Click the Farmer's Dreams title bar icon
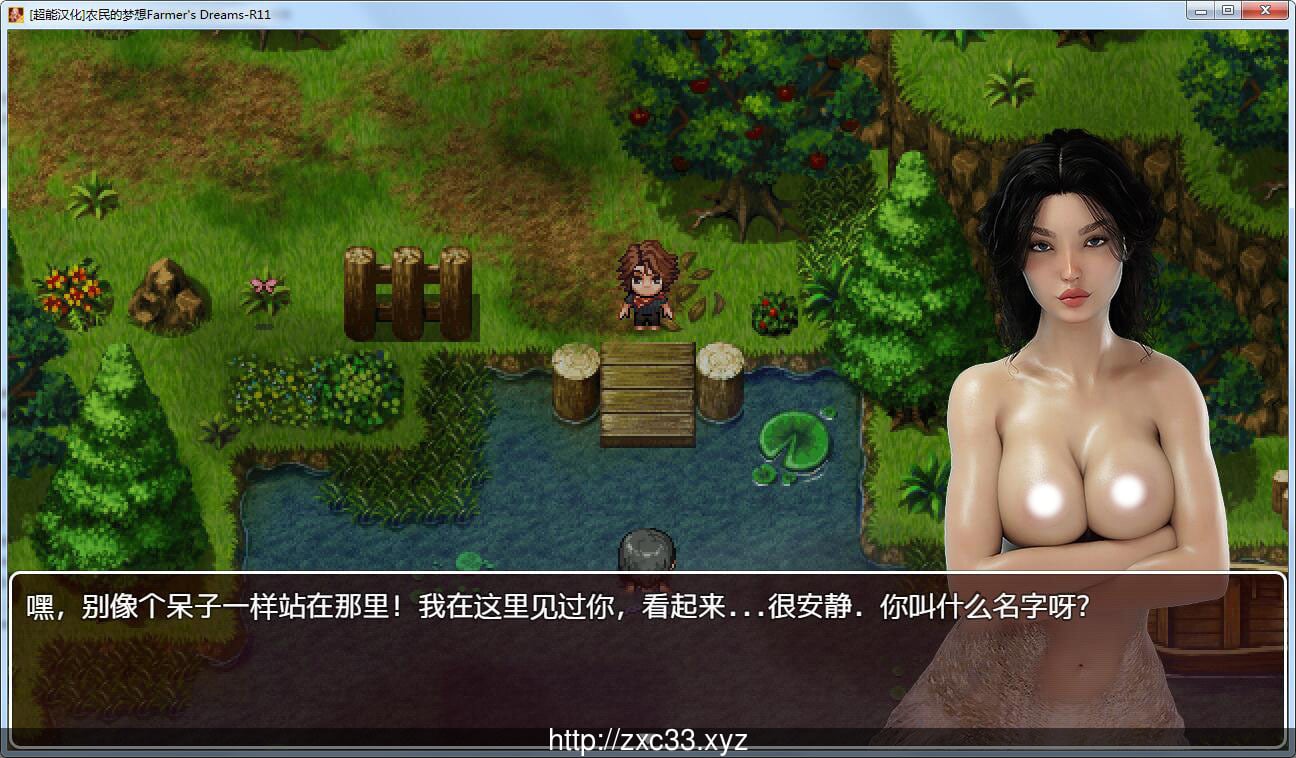1296x758 pixels. coord(14,12)
